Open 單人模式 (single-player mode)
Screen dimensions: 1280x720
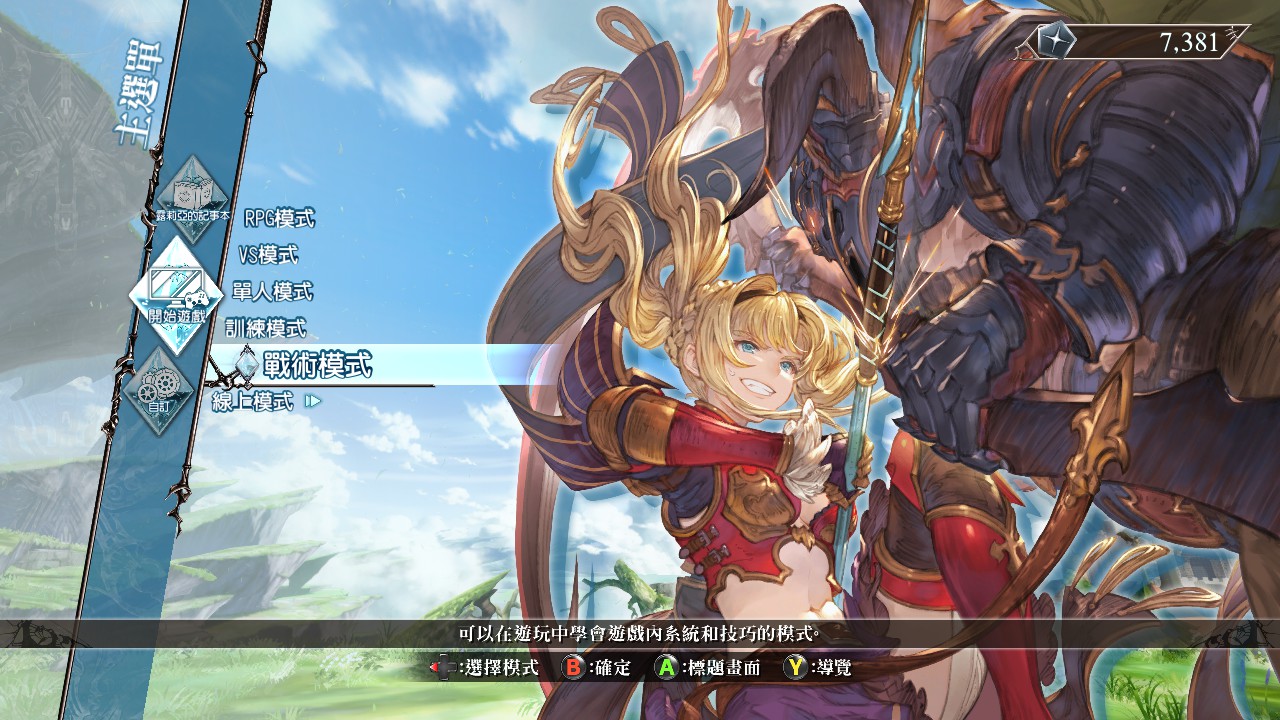(x=272, y=292)
